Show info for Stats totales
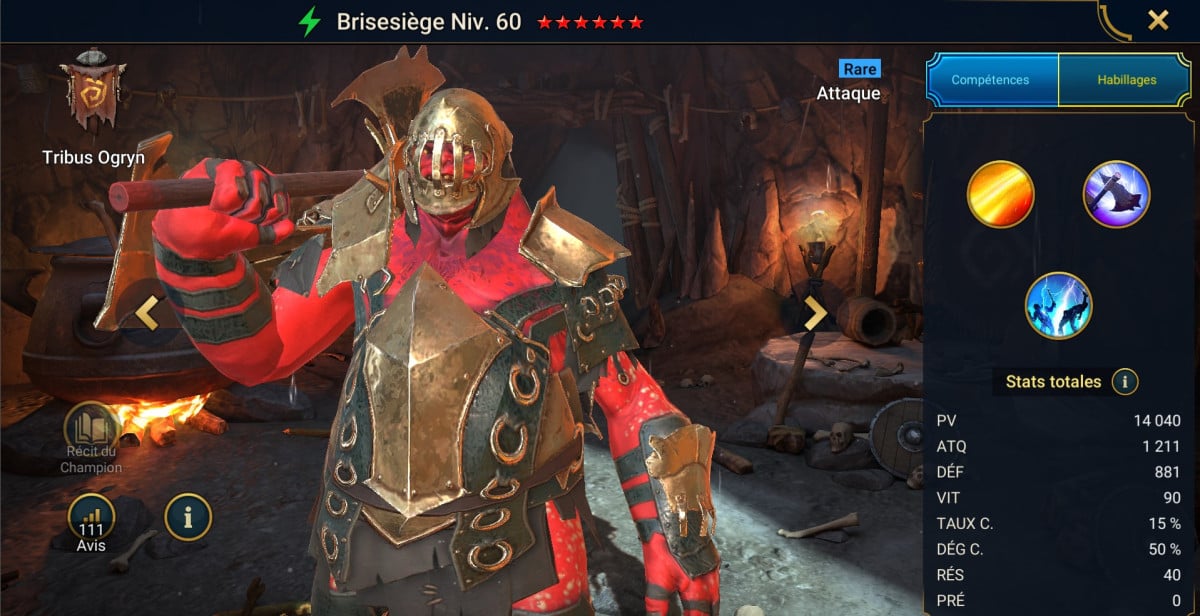 click(1125, 382)
